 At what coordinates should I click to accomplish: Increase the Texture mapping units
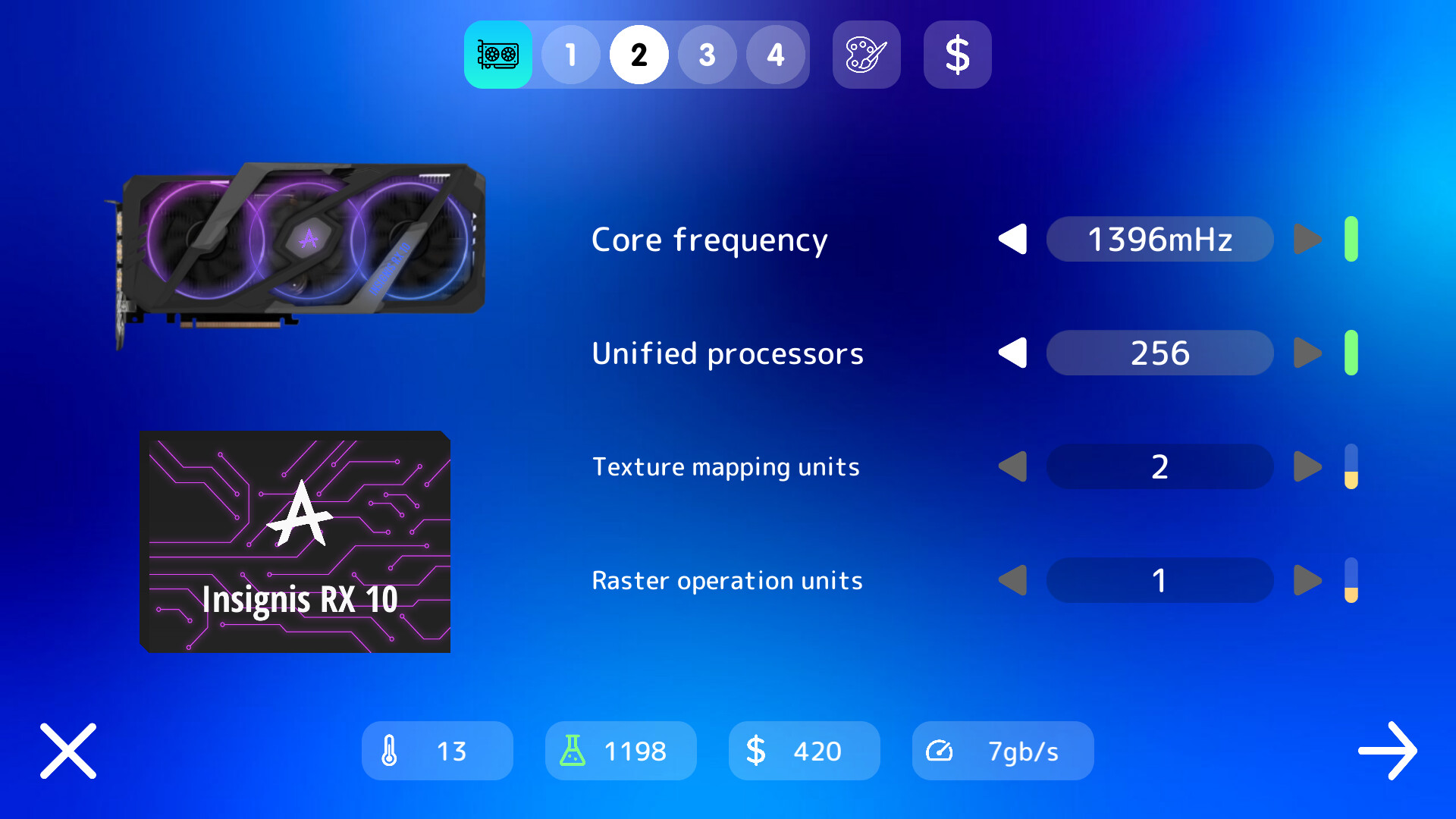click(x=1307, y=466)
